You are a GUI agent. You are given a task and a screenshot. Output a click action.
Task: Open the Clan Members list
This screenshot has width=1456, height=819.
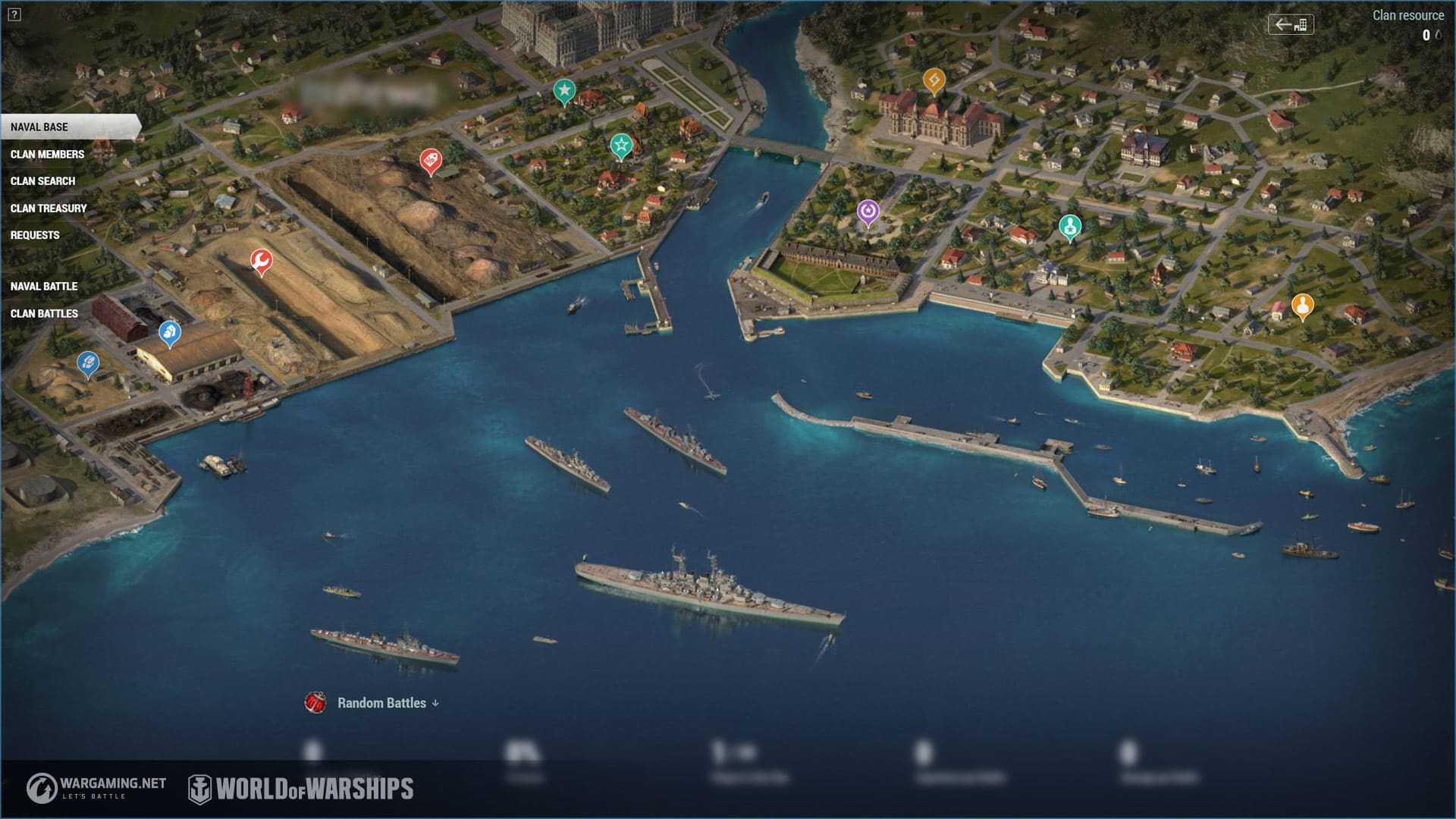point(47,155)
